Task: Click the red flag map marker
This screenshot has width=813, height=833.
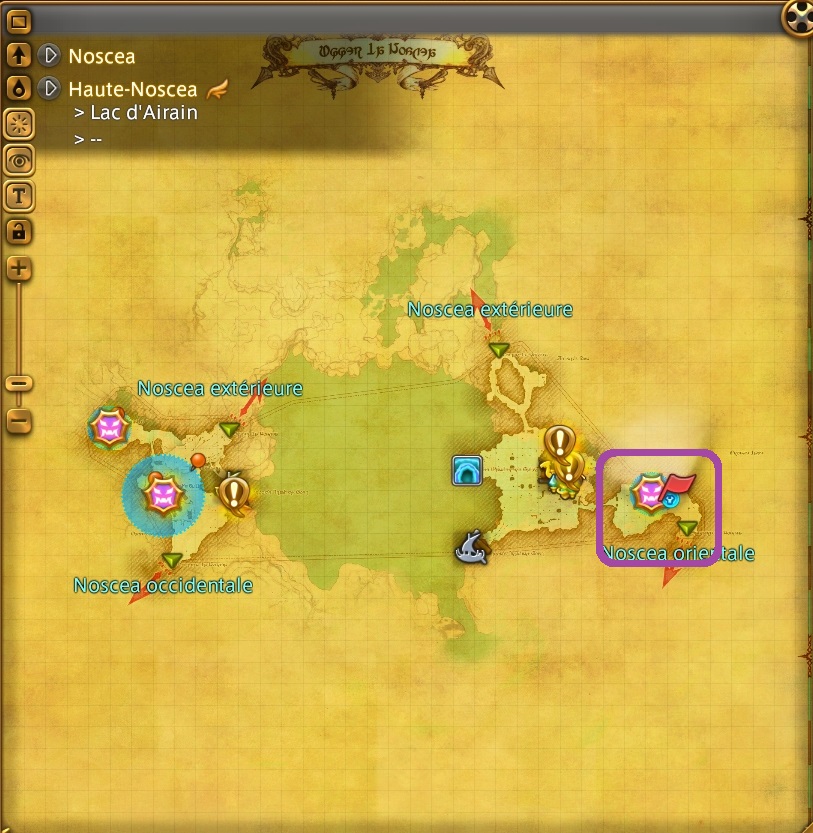Action: click(679, 484)
